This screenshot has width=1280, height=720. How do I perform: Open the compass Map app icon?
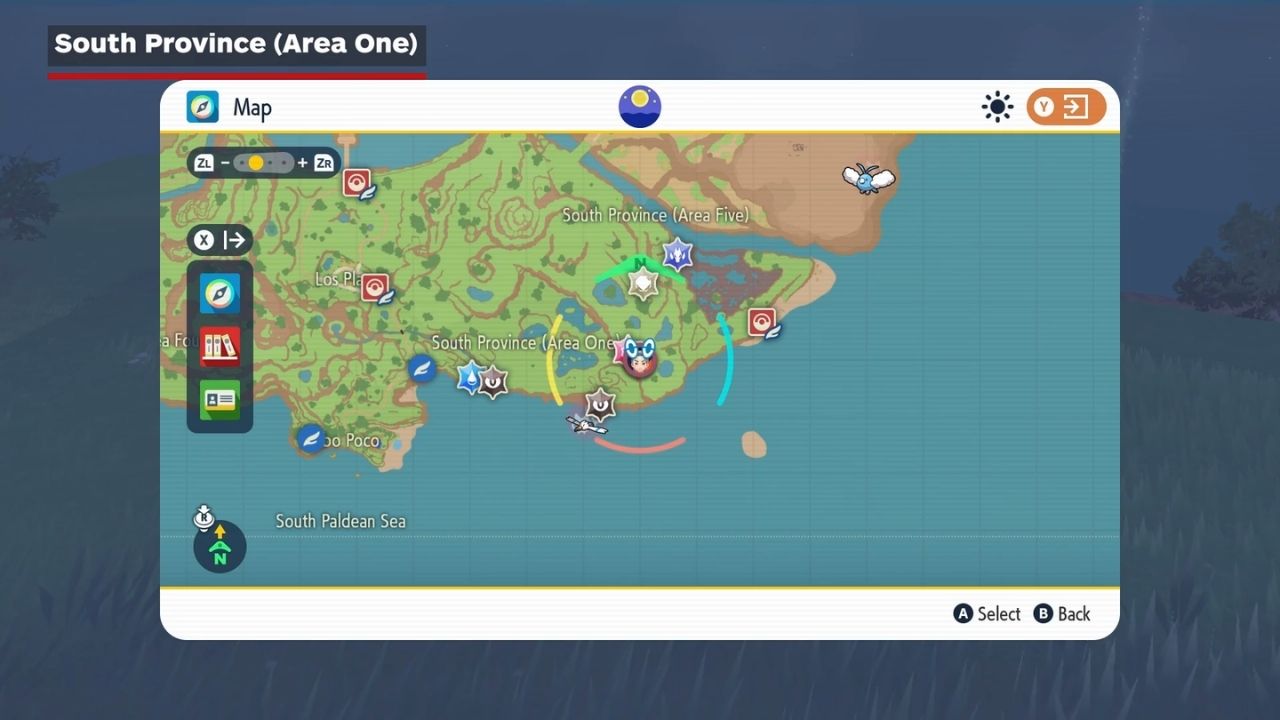click(x=220, y=294)
